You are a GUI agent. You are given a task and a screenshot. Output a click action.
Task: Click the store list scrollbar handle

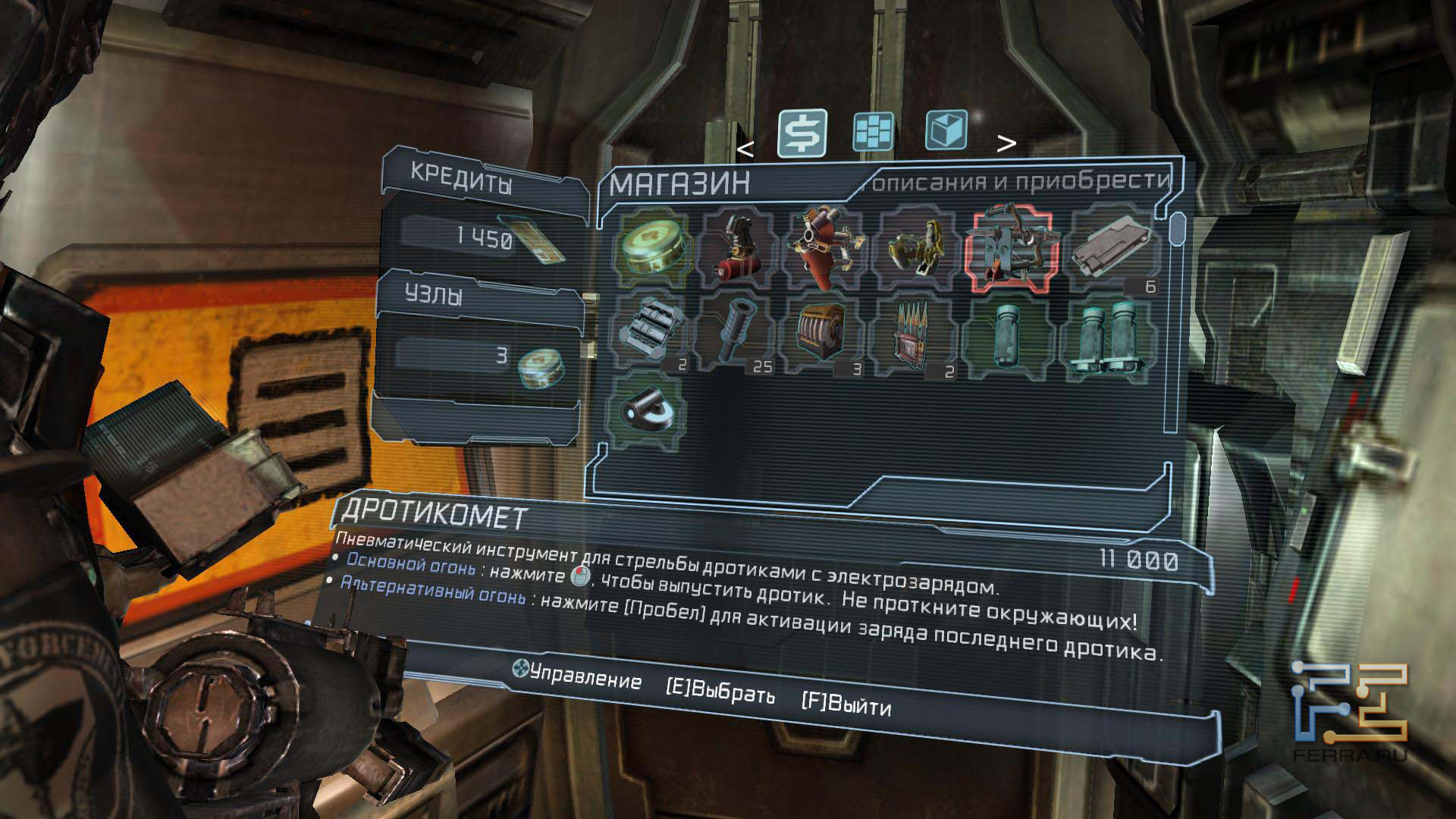(1177, 227)
